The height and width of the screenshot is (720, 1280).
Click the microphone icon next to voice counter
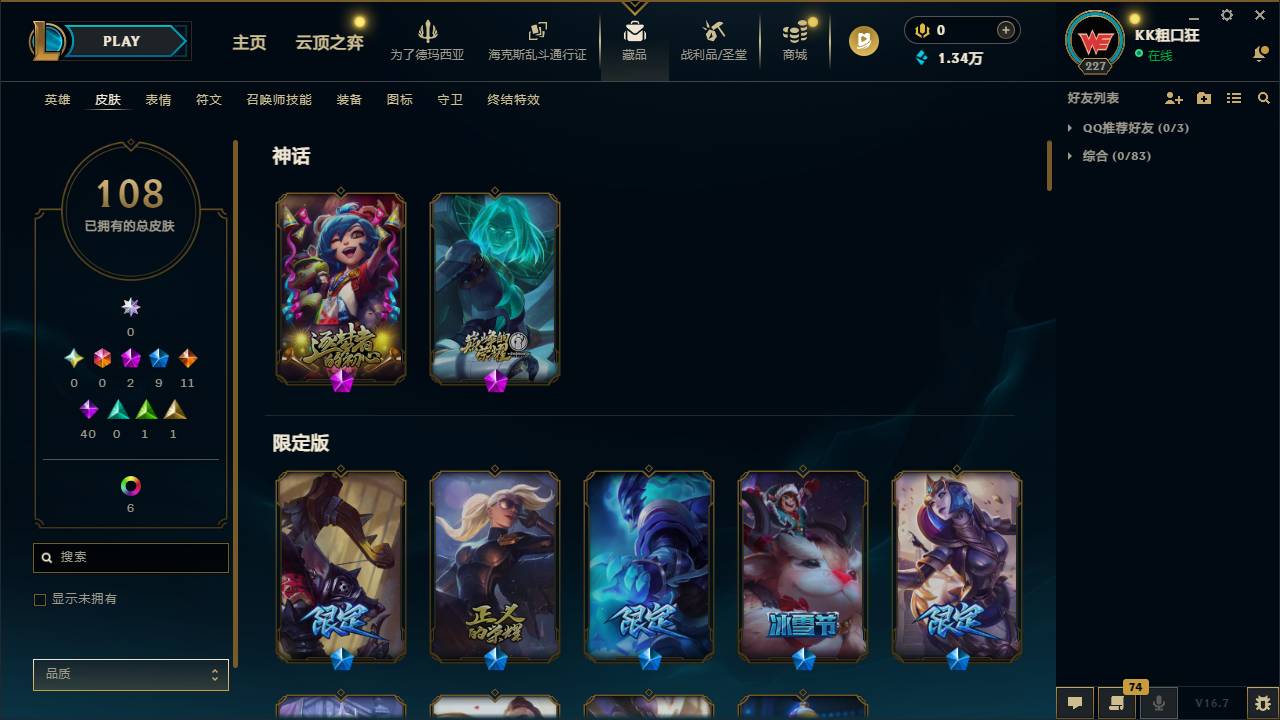(x=920, y=30)
